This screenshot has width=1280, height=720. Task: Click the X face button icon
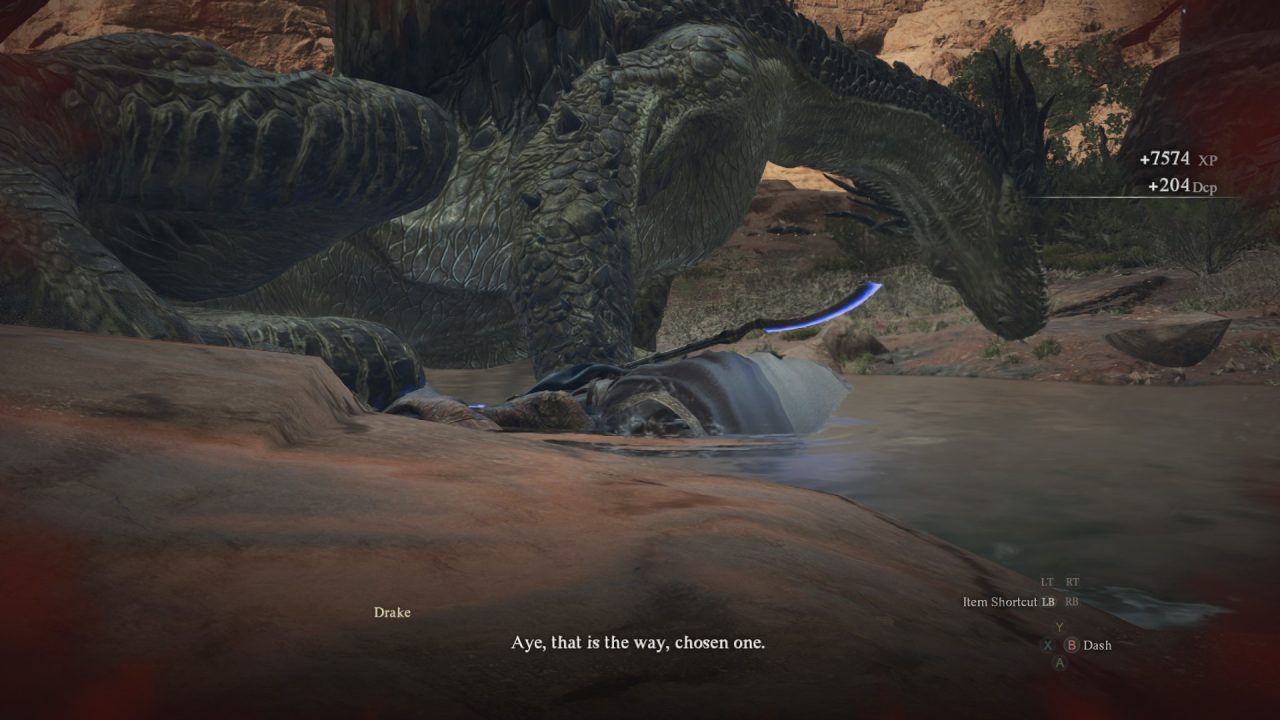(x=1048, y=645)
